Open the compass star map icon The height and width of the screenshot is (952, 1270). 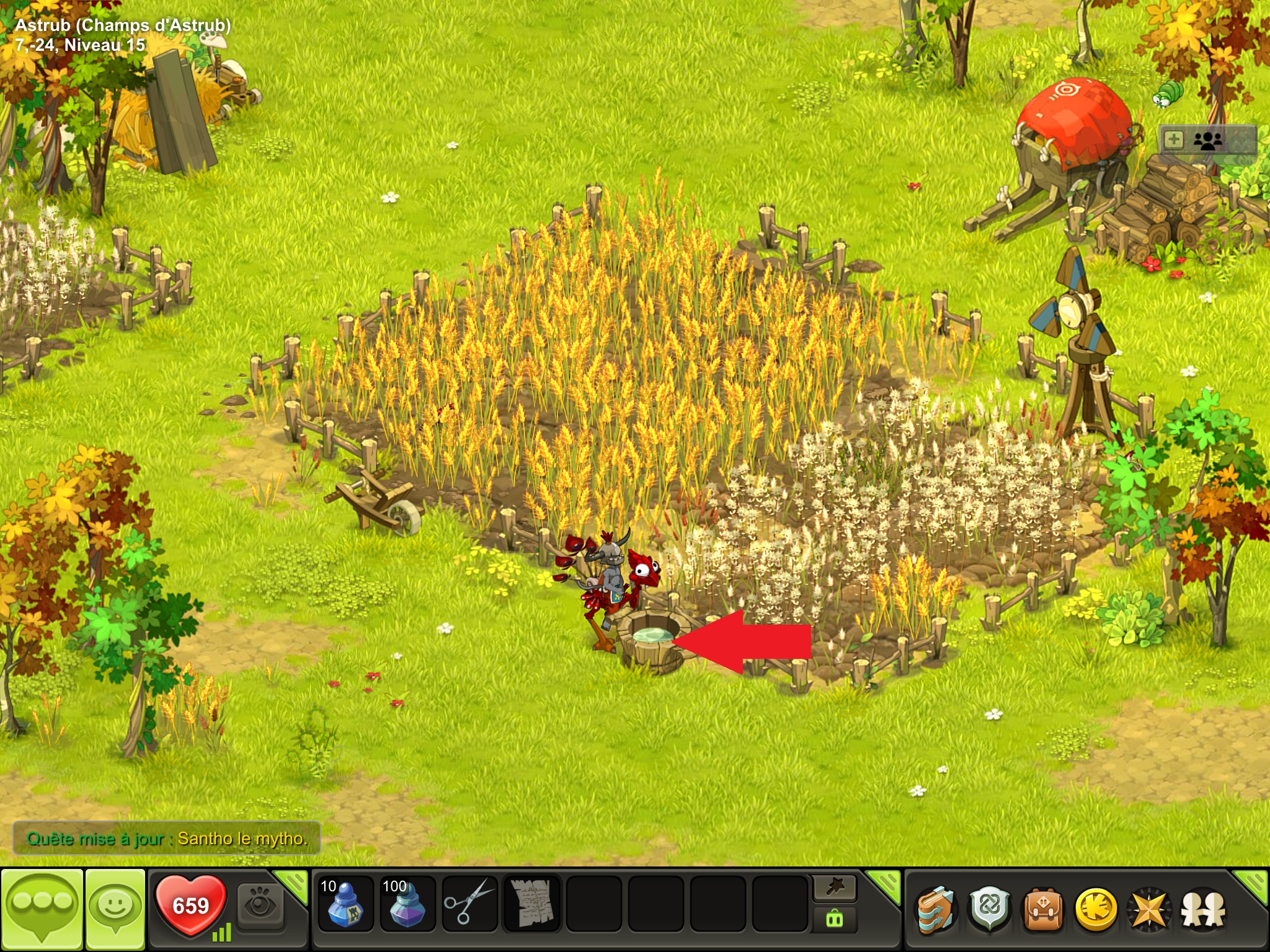coord(1149,910)
